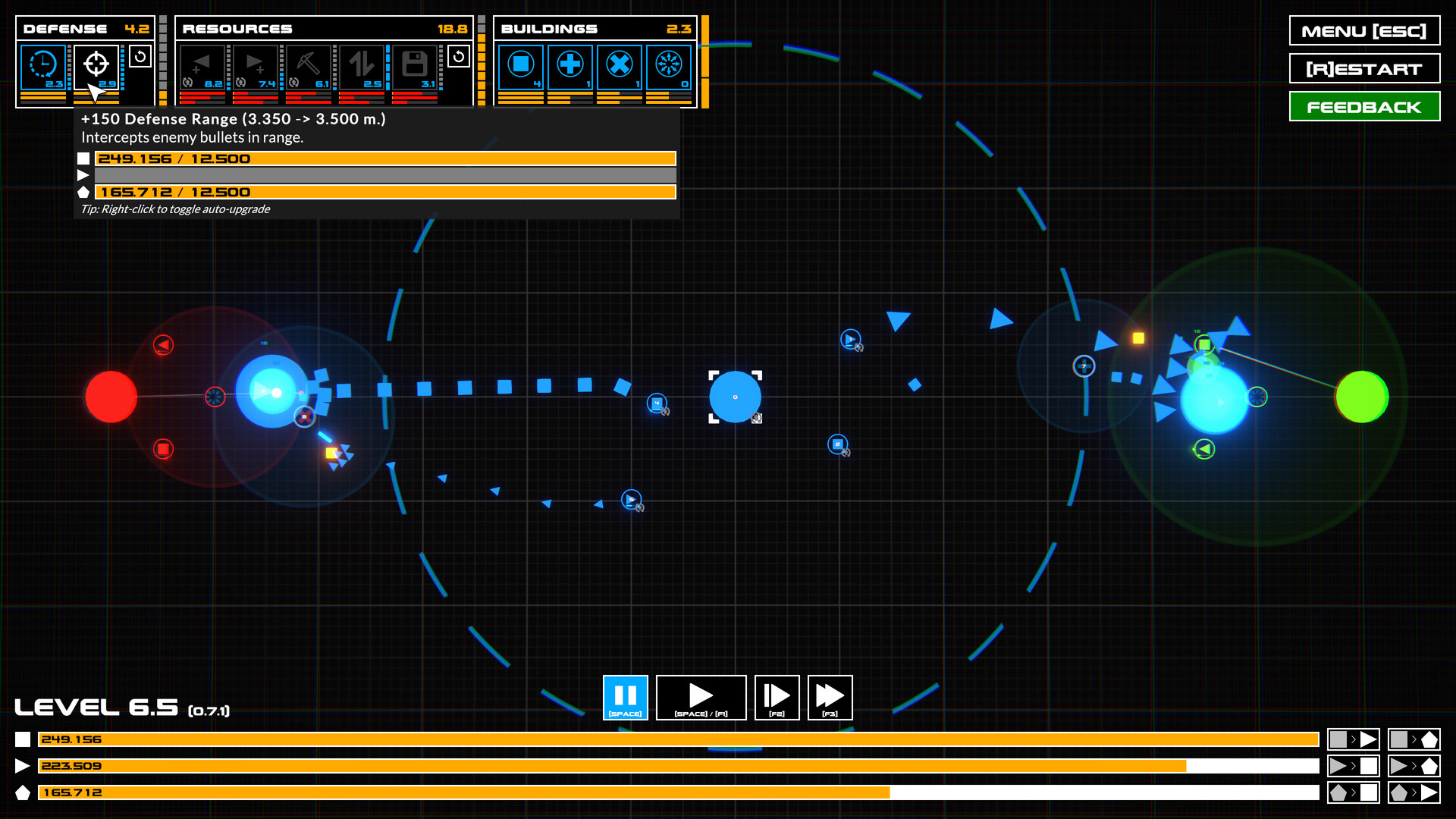Speed up the game with [F3] fast-forward
The height and width of the screenshot is (819, 1456).
830,697
